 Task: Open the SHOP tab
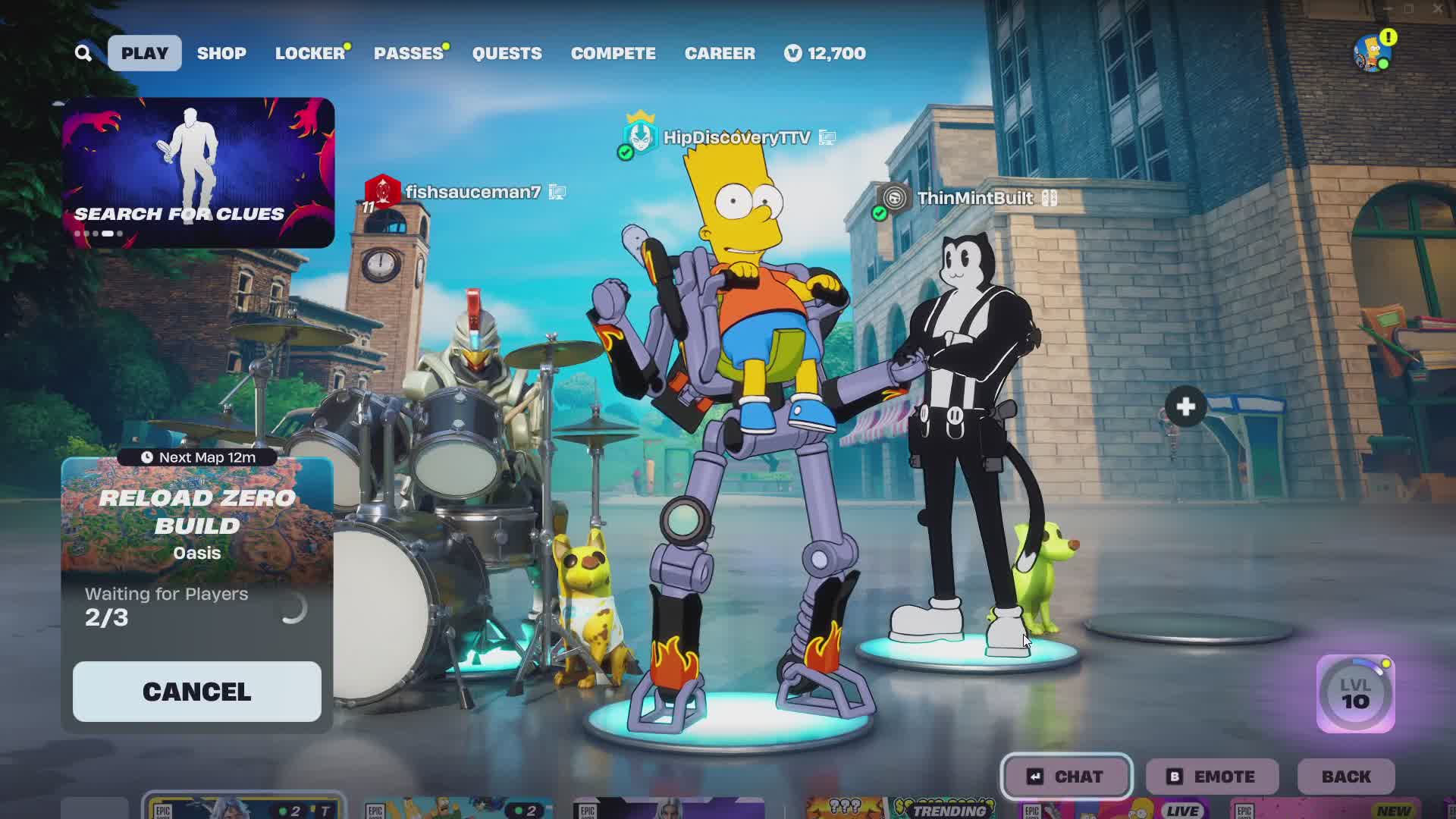(221, 53)
